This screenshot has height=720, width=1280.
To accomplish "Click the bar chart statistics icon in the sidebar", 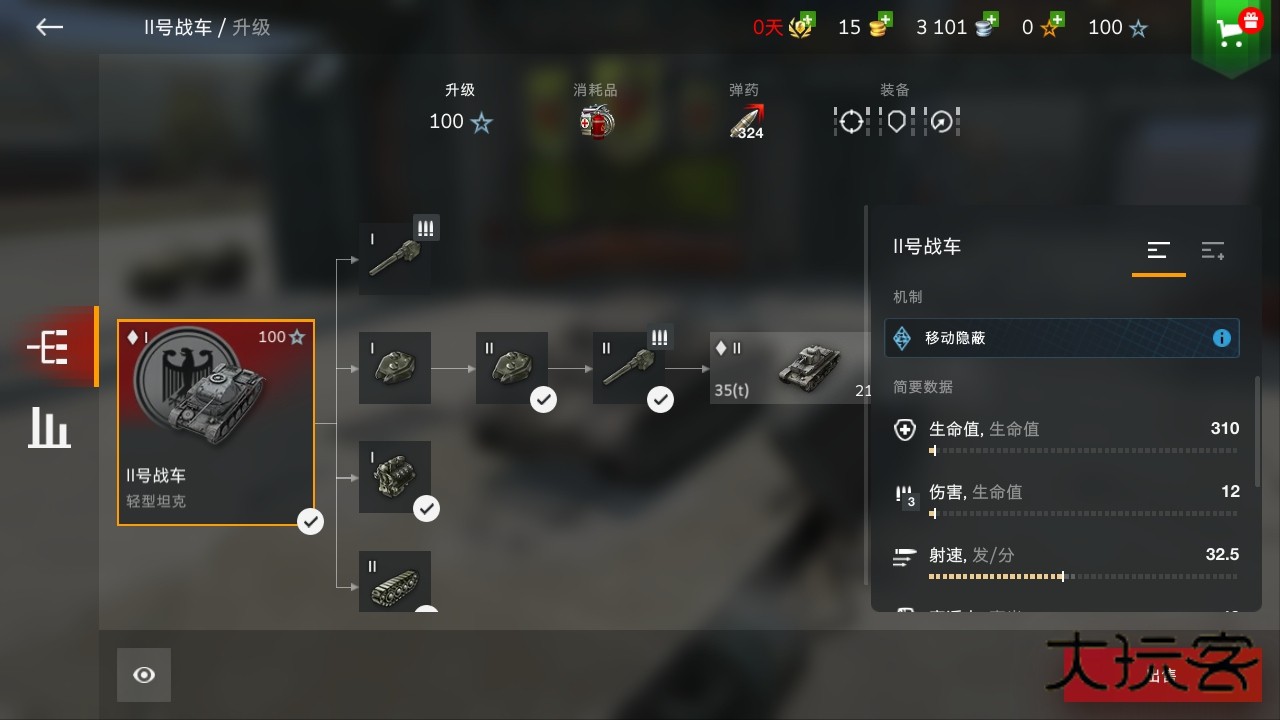I will [x=48, y=428].
